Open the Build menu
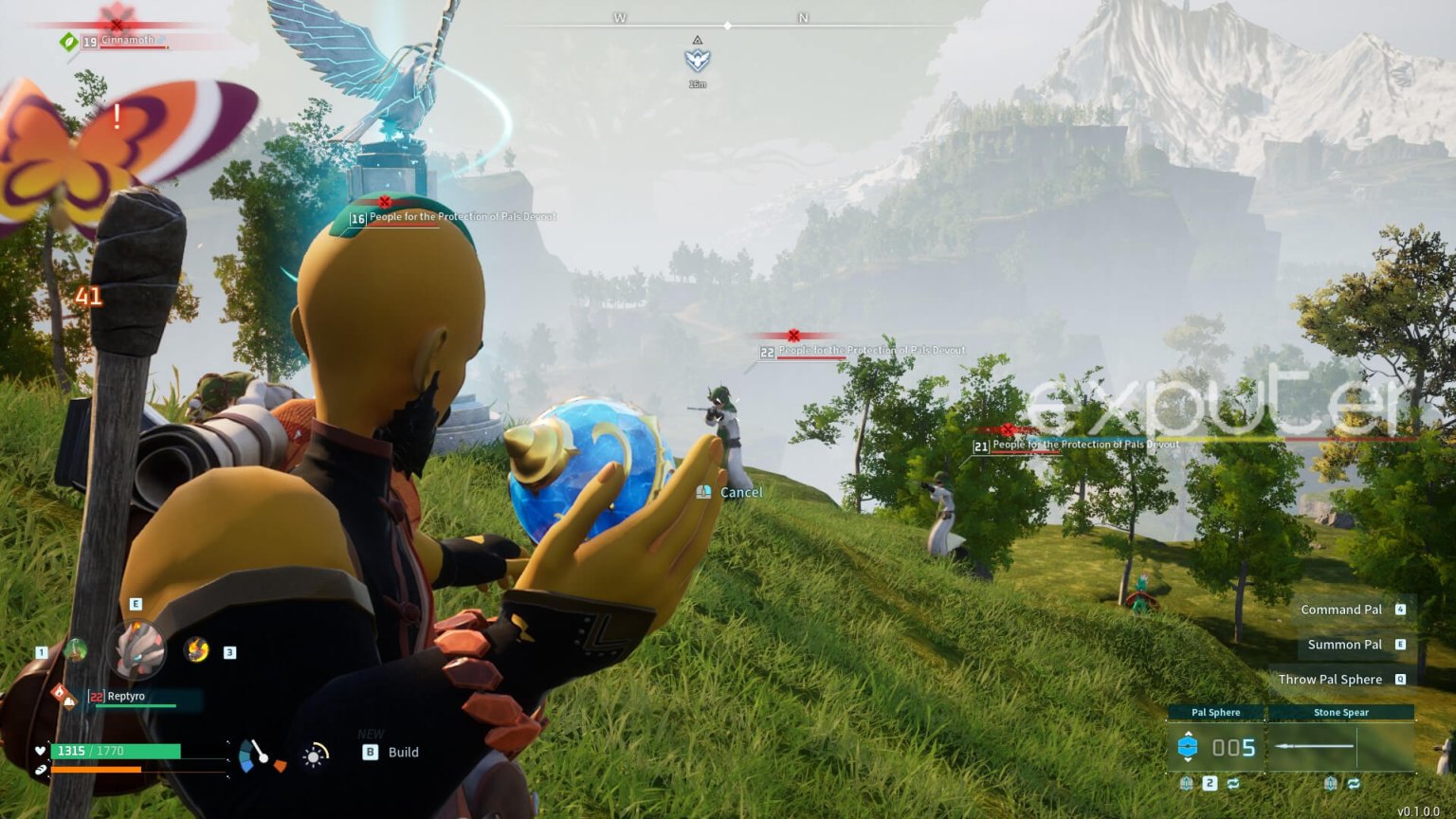The height and width of the screenshot is (819, 1456). 391,752
